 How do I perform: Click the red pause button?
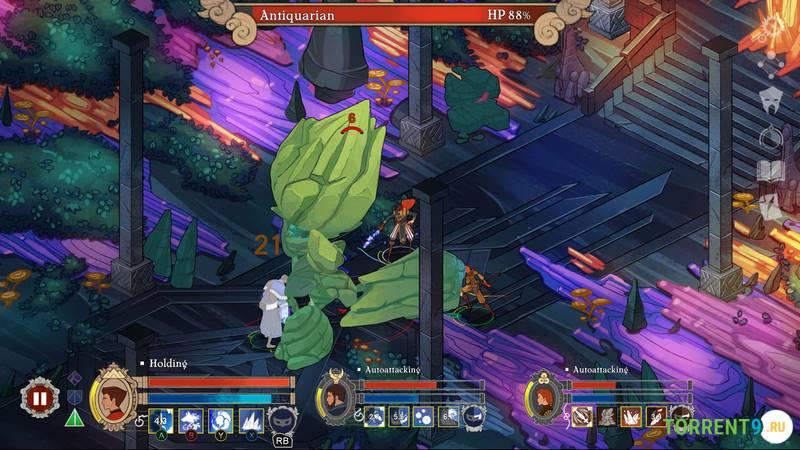[40, 397]
